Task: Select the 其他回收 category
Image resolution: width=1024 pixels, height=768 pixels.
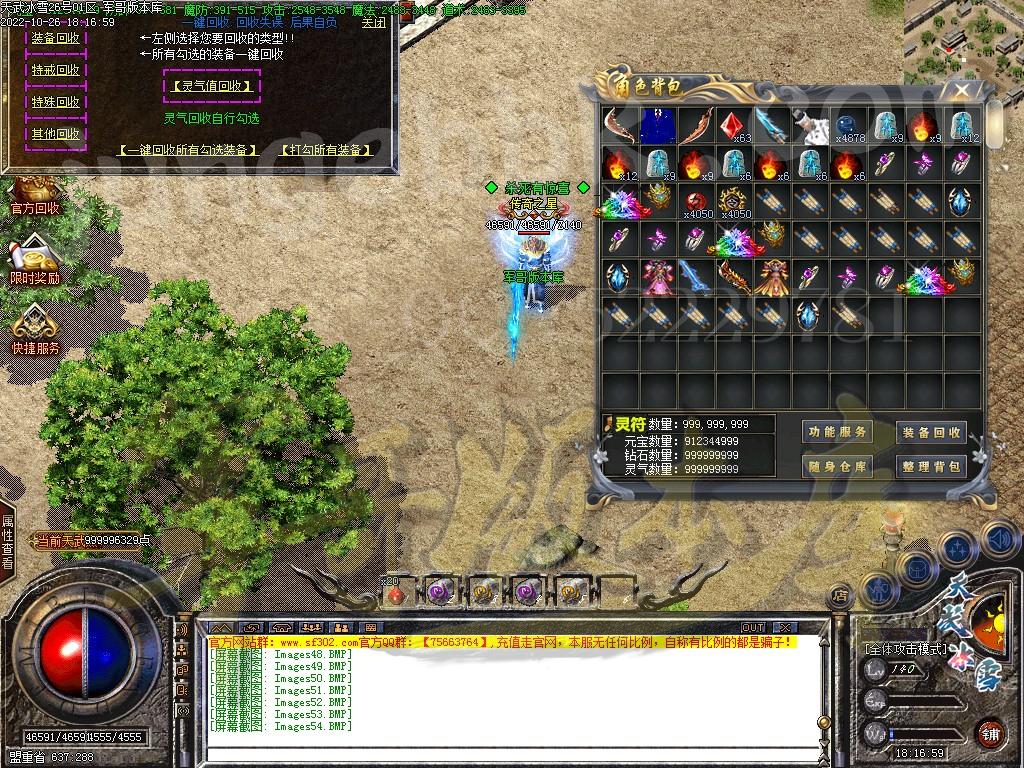Action: [55, 134]
